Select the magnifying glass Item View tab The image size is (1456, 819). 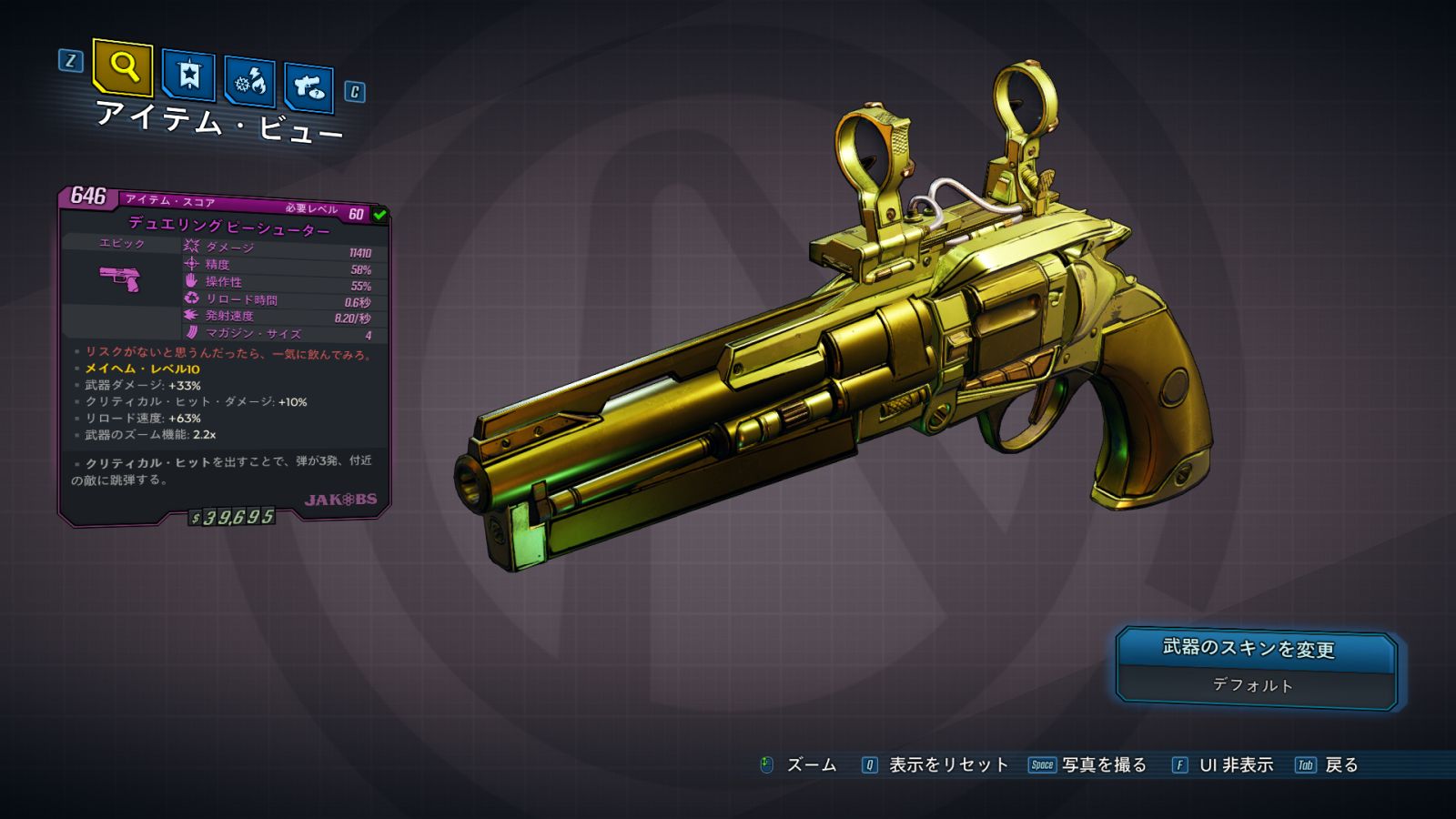click(123, 66)
